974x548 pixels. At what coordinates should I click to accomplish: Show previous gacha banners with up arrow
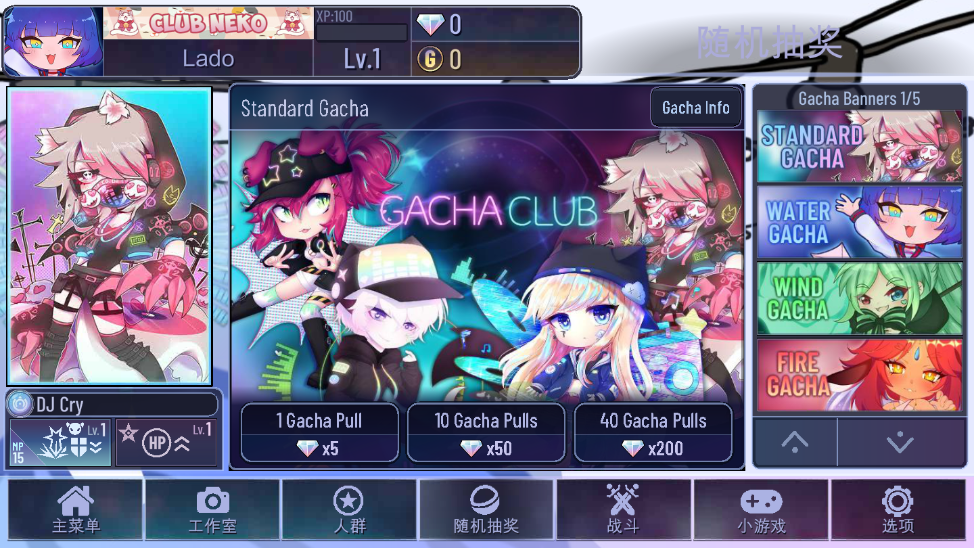click(795, 441)
